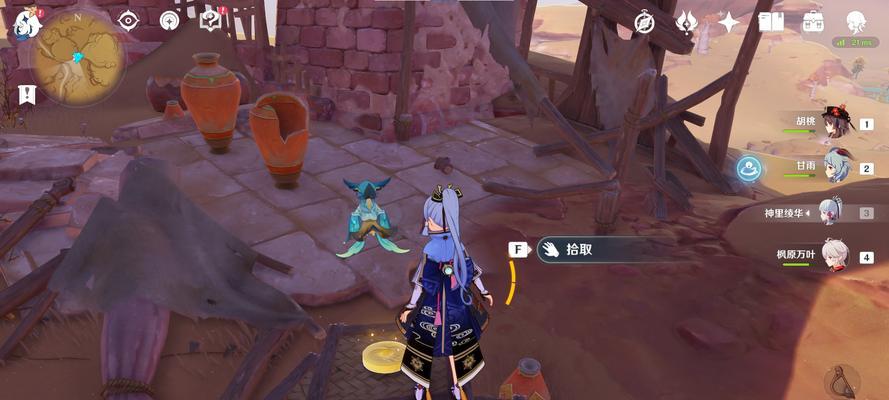Switch to party member 枫原万叶

point(833,254)
